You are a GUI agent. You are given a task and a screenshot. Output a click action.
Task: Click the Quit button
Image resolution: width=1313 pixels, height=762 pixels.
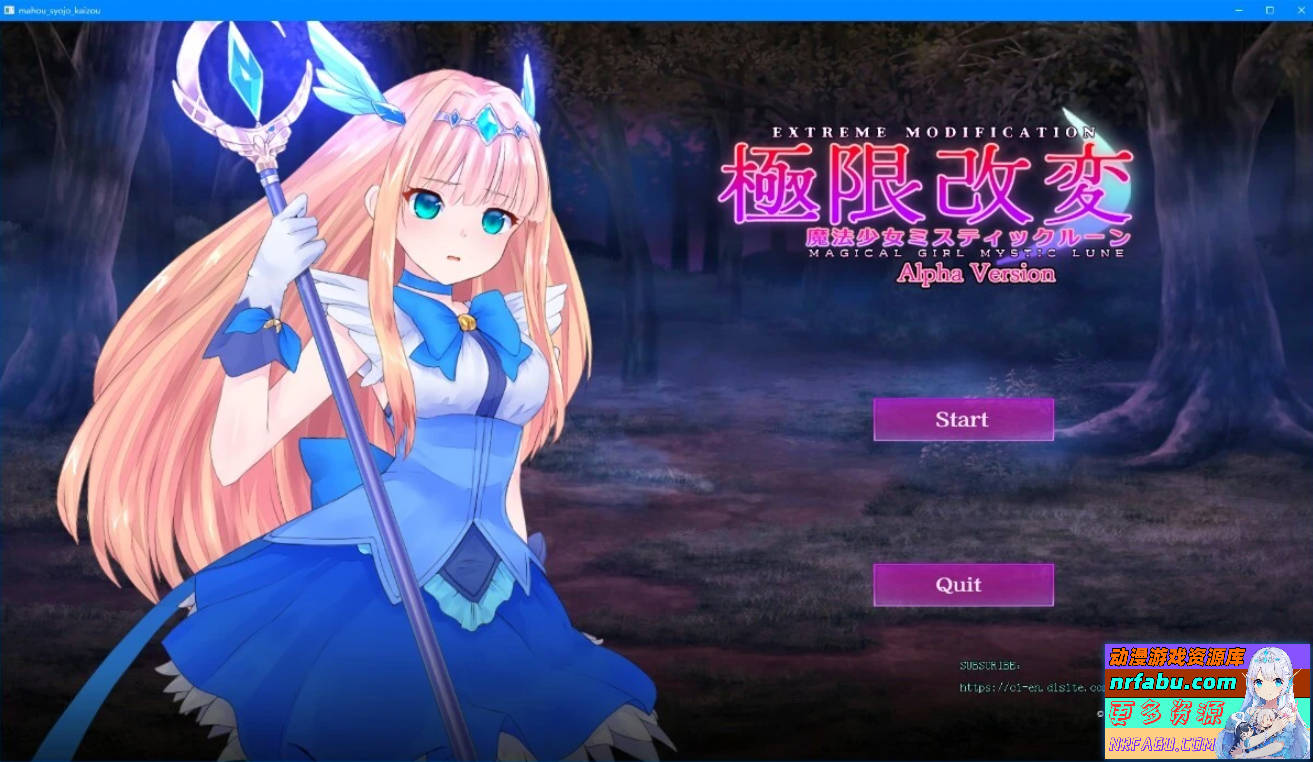(962, 584)
